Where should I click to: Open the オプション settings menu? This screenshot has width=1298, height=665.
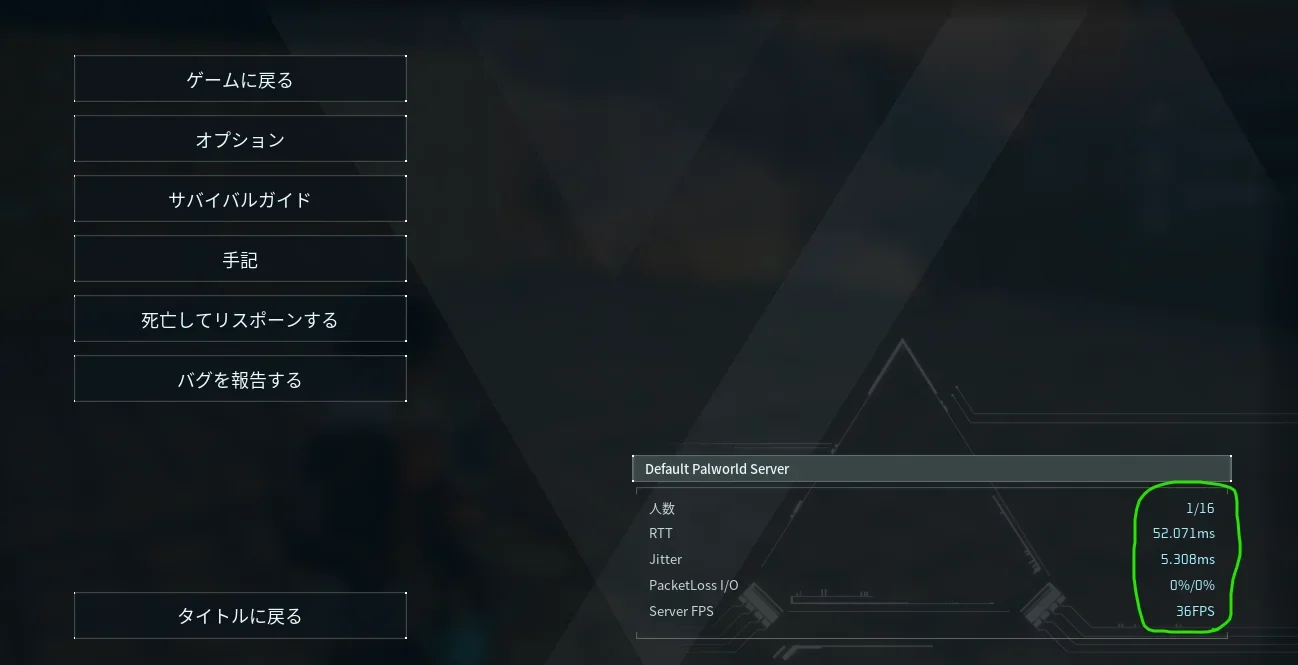click(x=240, y=140)
